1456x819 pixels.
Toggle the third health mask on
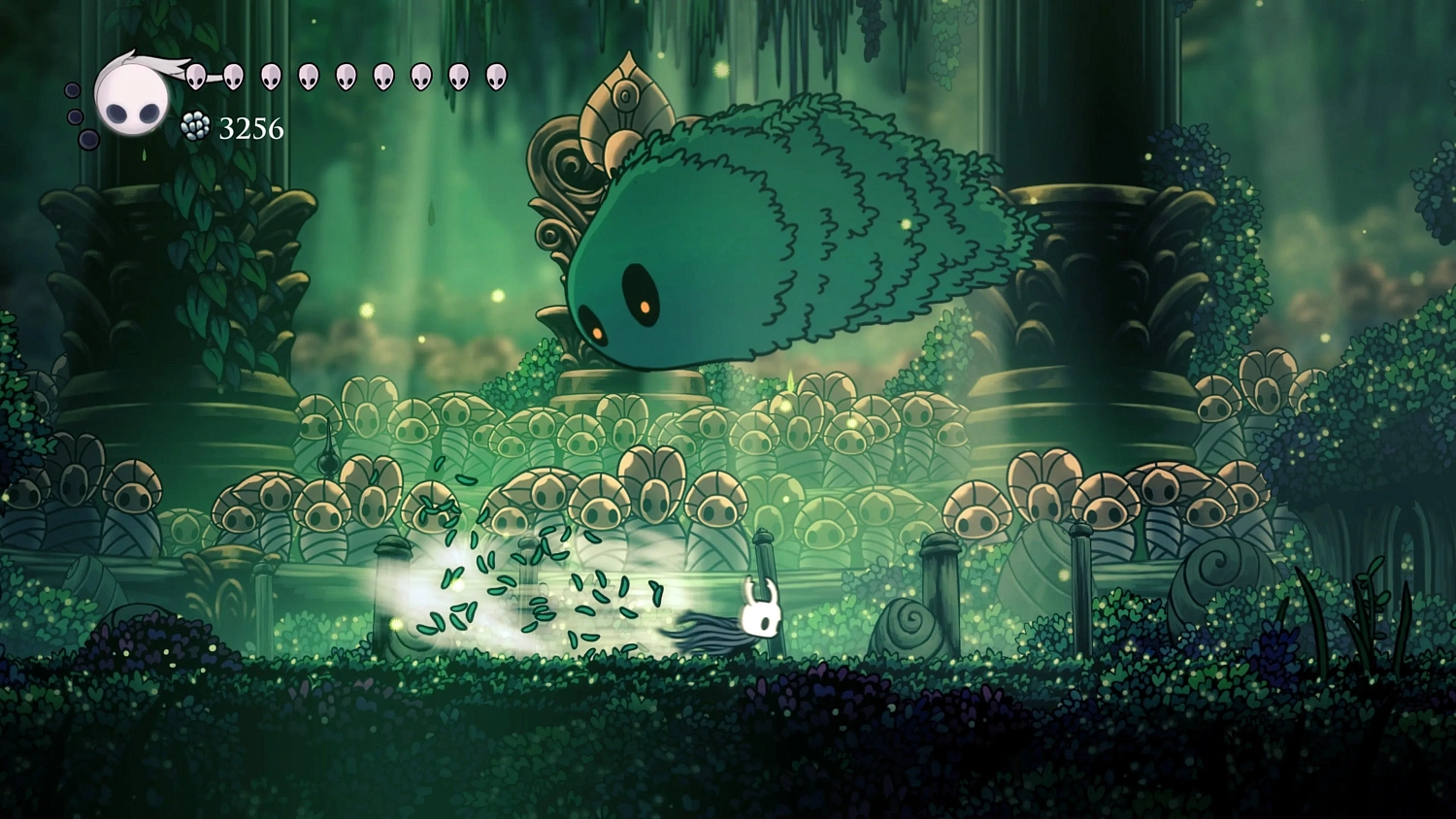[271, 76]
